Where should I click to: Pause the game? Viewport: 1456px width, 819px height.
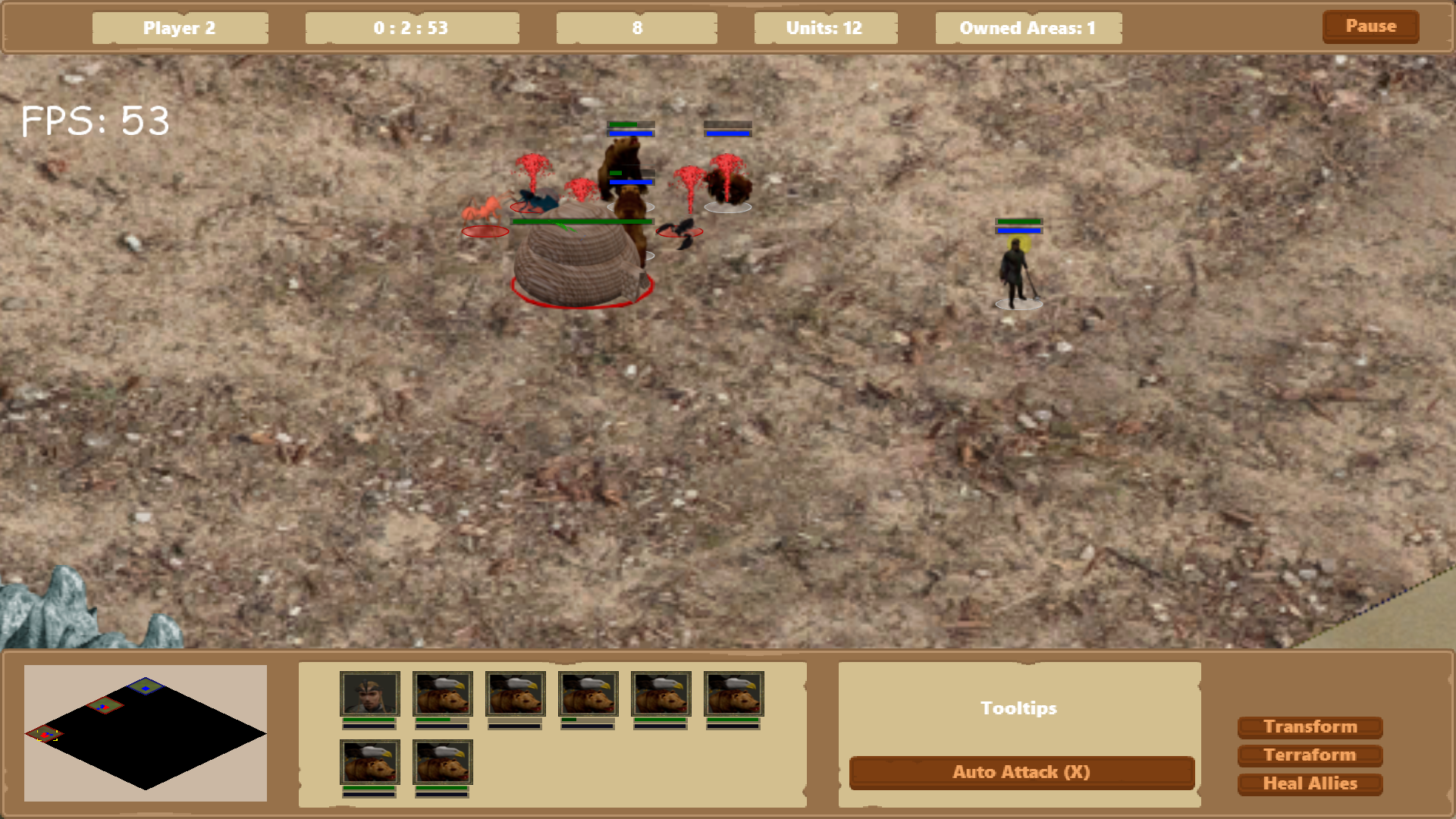(x=1370, y=27)
